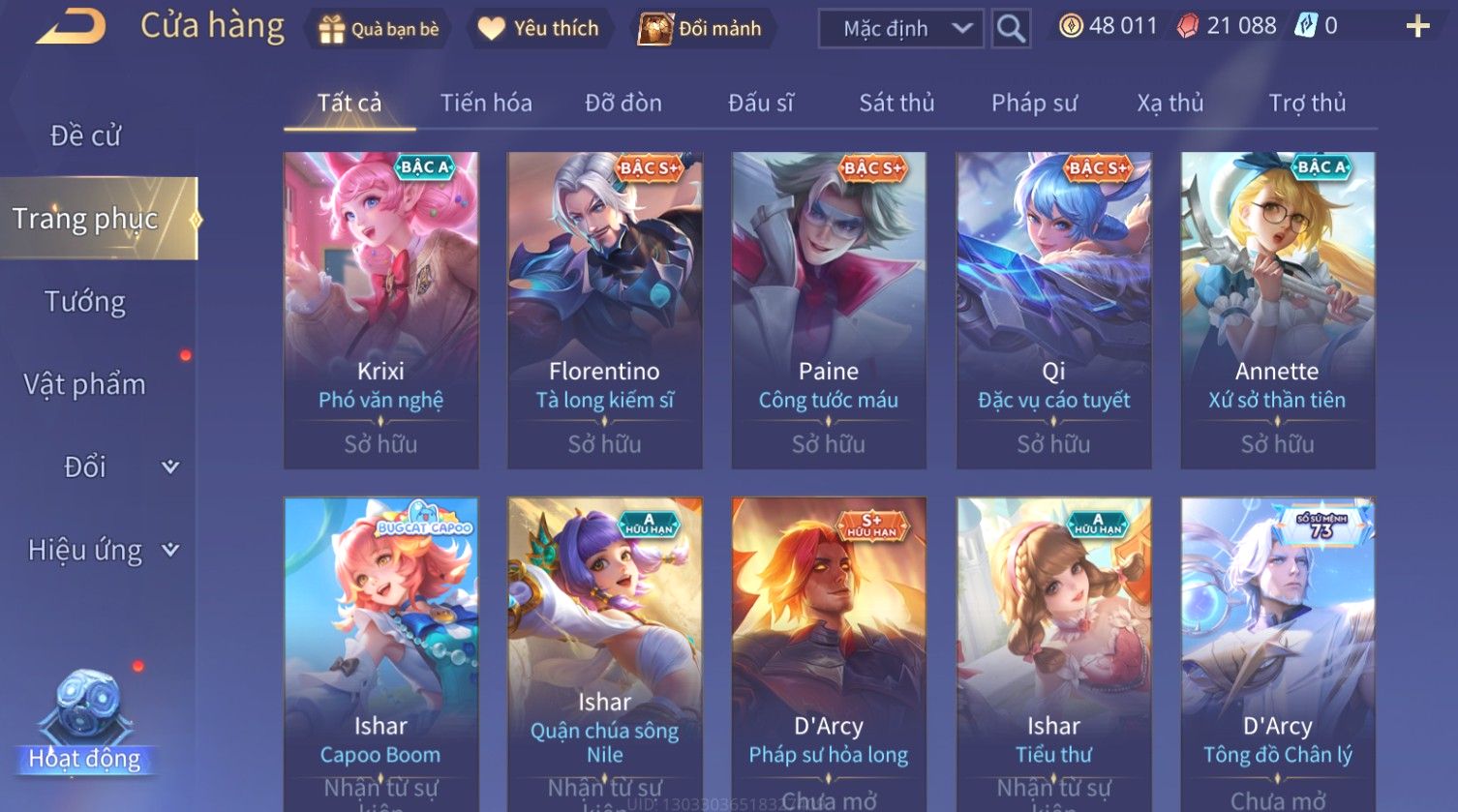Switch to the Đỡ đòn tab

point(623,103)
